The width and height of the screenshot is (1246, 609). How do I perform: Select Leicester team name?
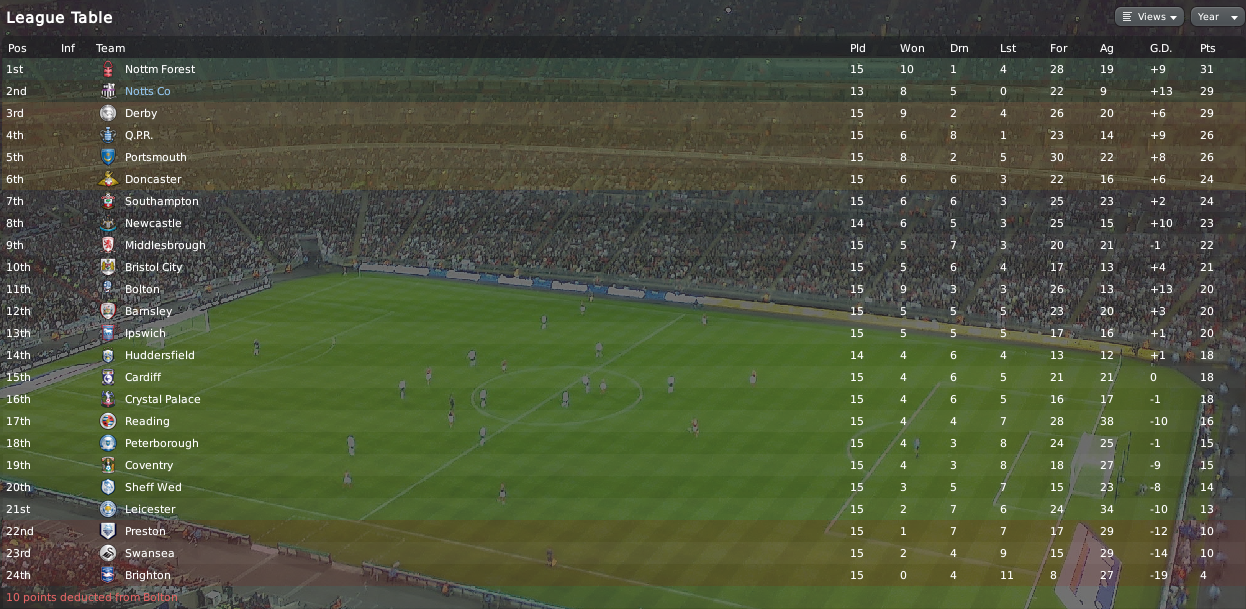point(149,509)
